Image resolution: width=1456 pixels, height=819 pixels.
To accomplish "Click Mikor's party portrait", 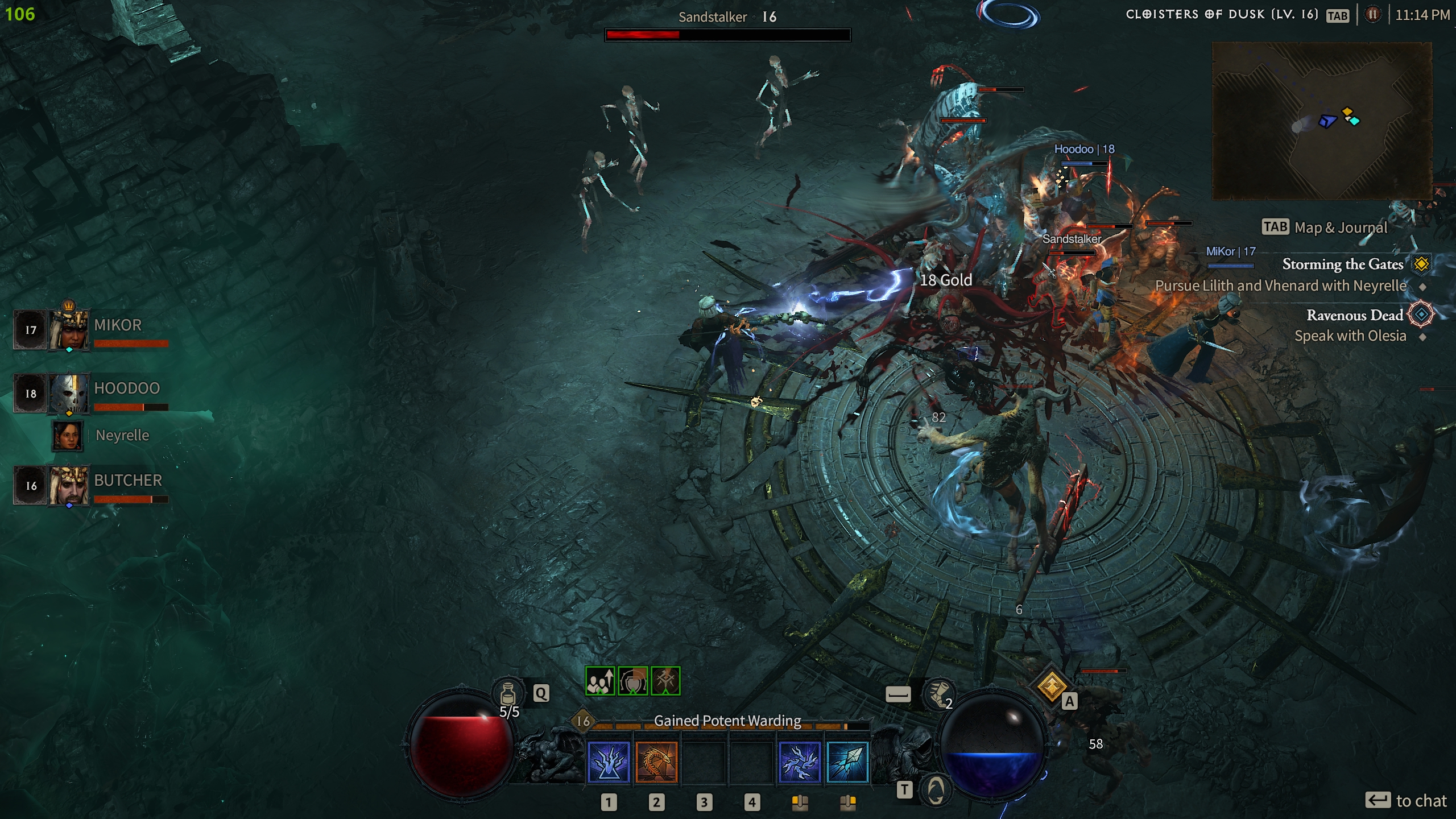I will coord(69,330).
